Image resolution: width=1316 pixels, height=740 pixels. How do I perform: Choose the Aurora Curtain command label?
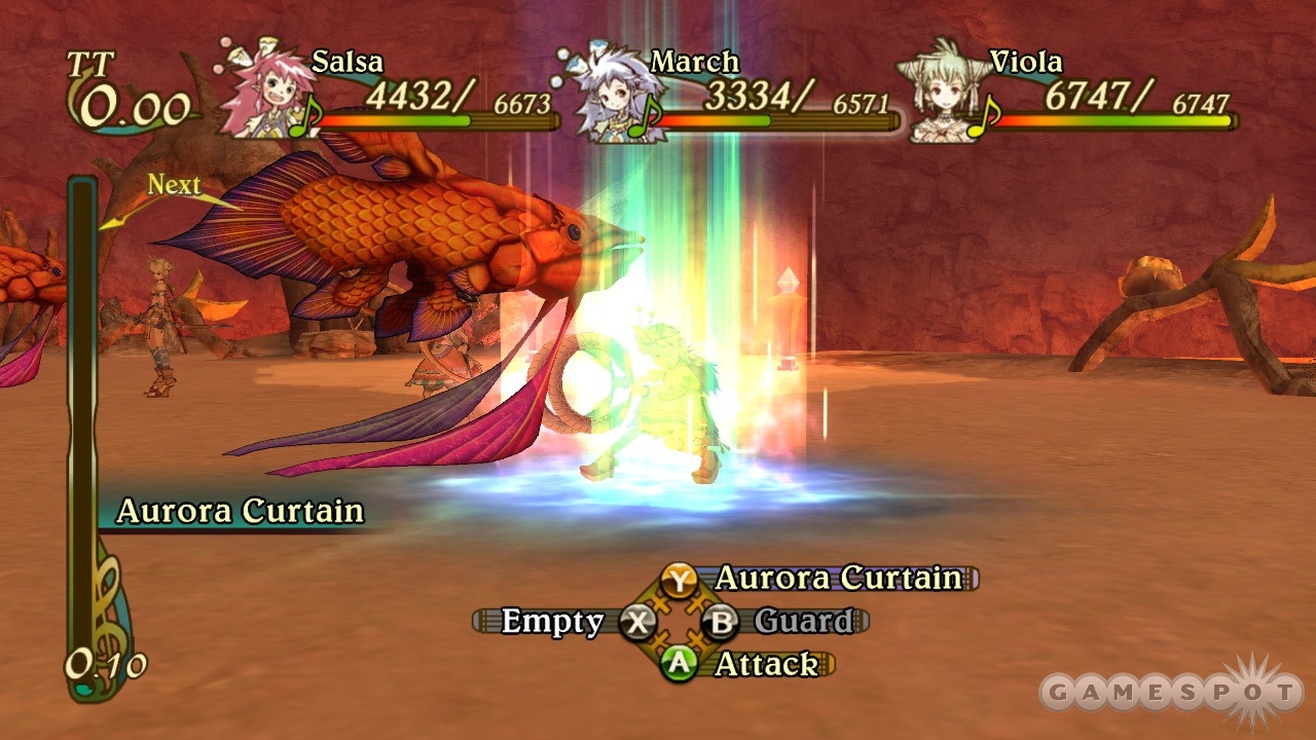838,578
